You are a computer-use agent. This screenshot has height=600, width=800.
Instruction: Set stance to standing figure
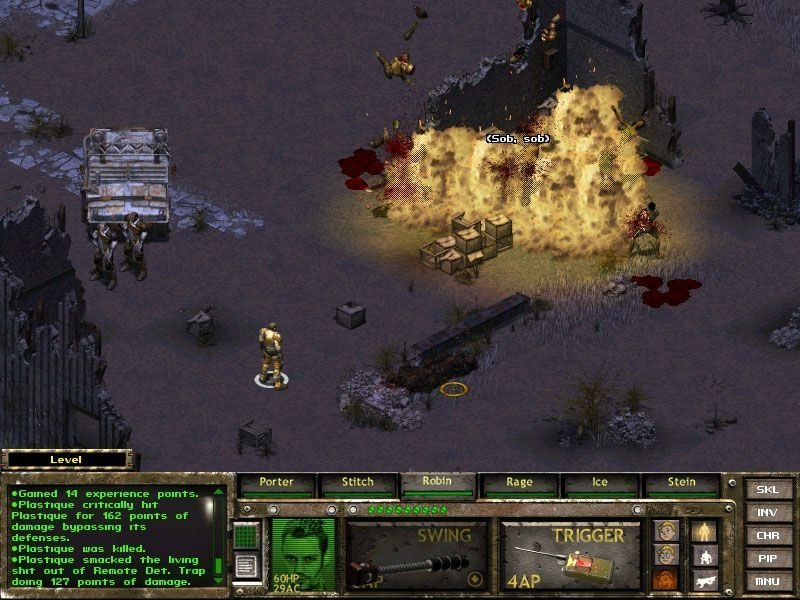(706, 530)
